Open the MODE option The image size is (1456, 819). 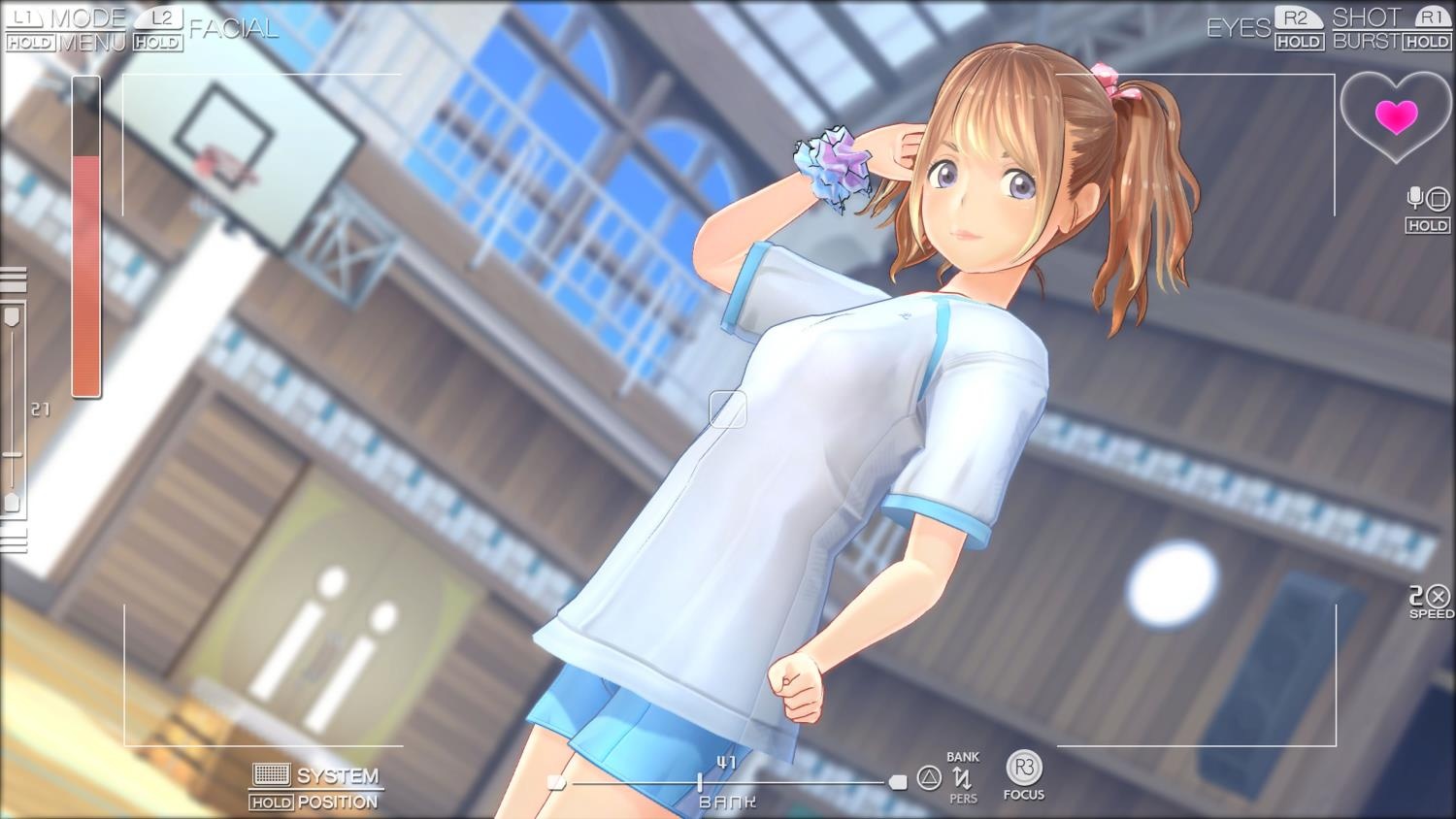[87, 18]
